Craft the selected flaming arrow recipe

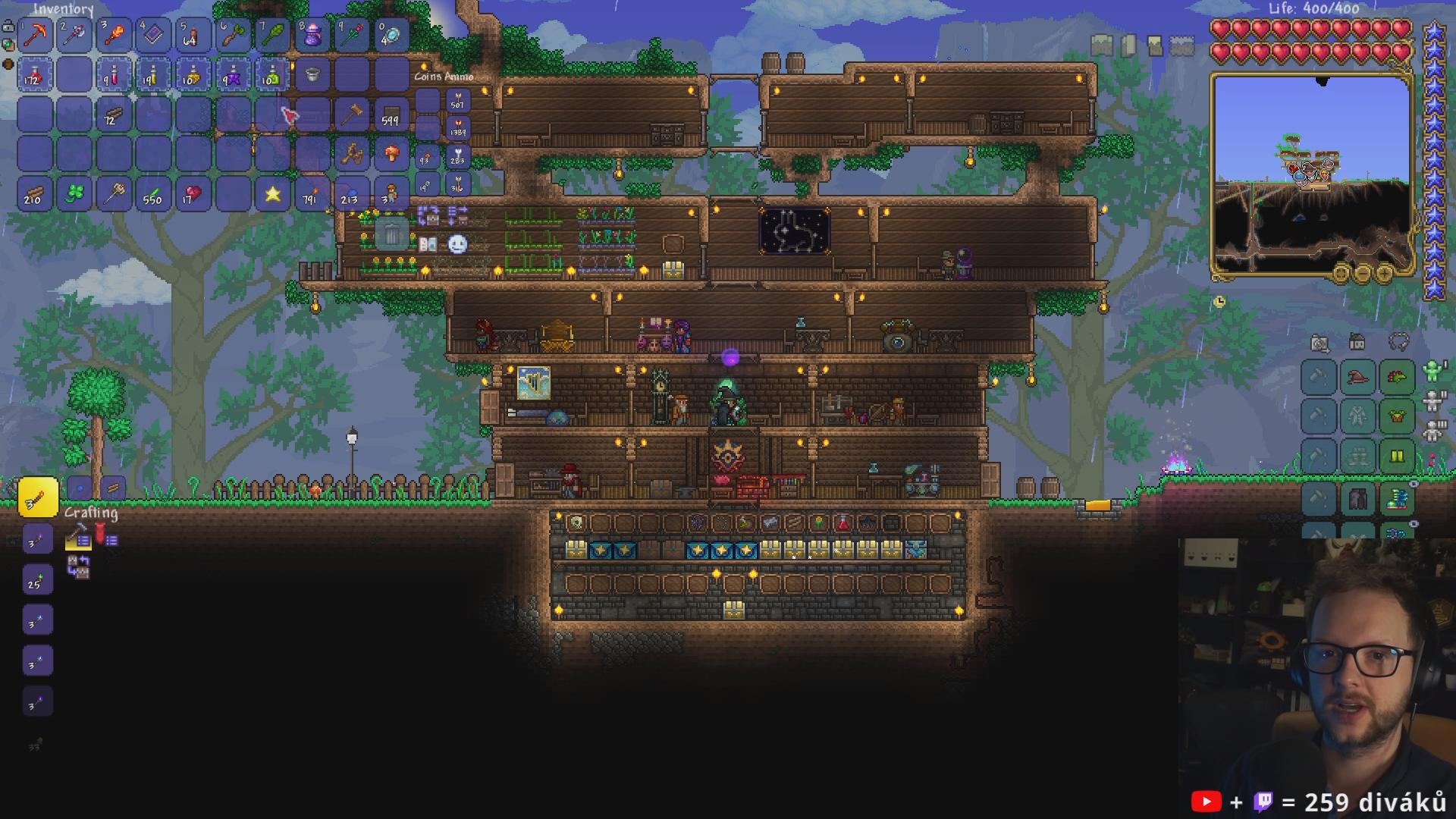point(37,497)
